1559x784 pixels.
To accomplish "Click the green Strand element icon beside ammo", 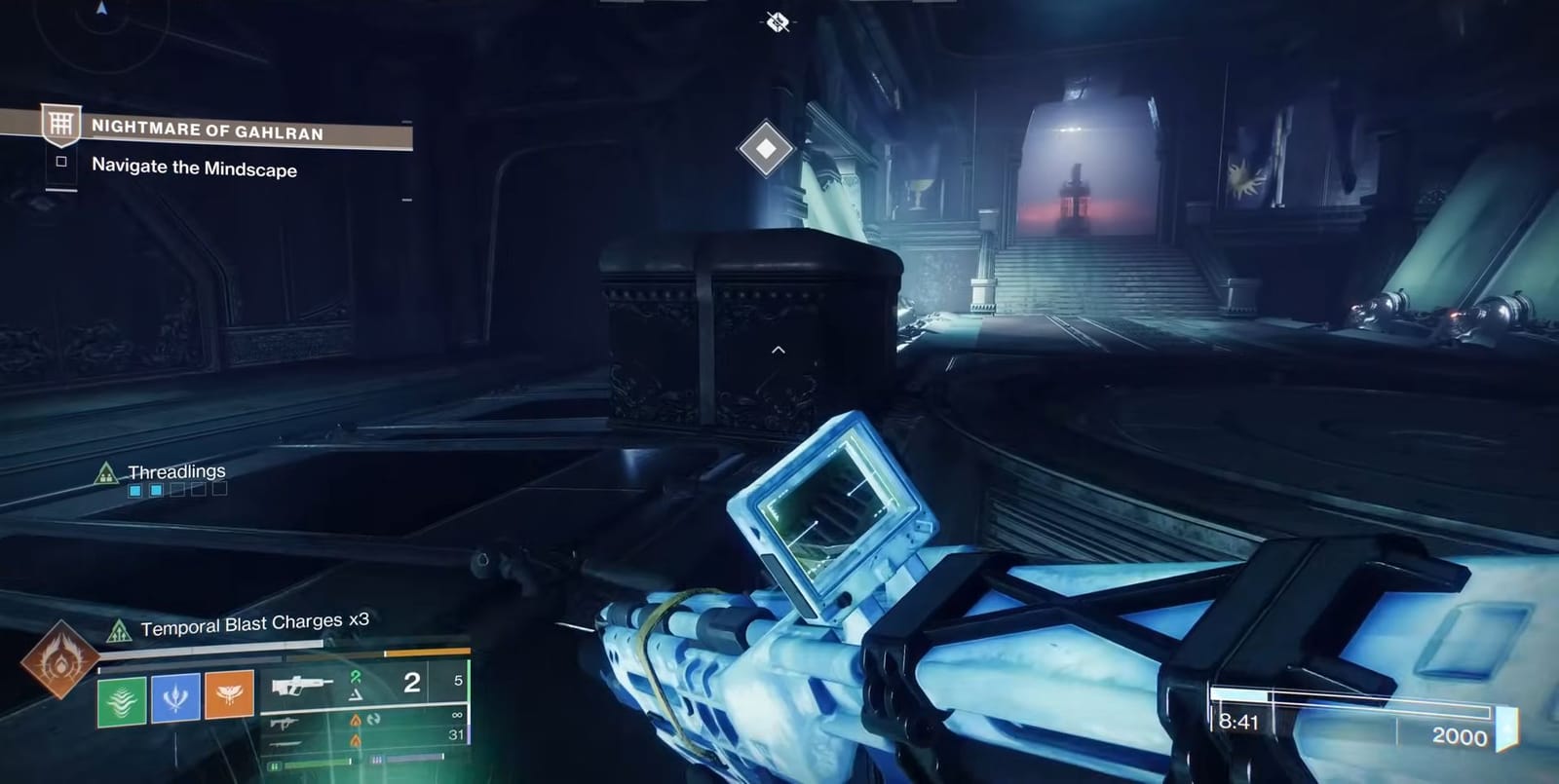I will click(356, 675).
